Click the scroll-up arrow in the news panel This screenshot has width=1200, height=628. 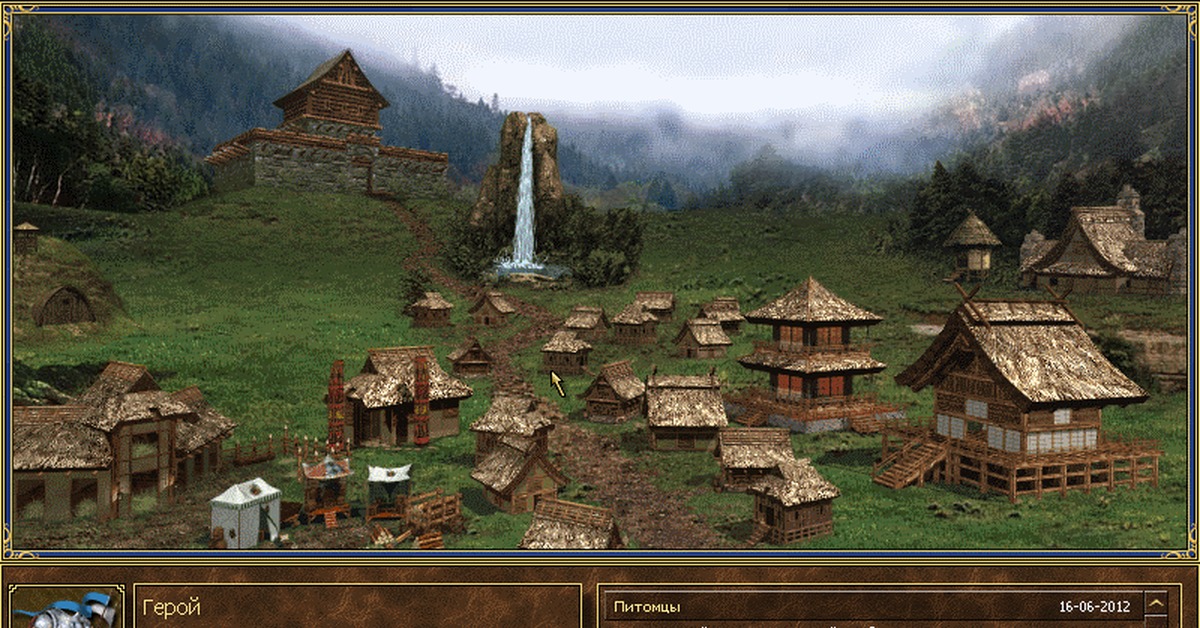(x=1156, y=605)
